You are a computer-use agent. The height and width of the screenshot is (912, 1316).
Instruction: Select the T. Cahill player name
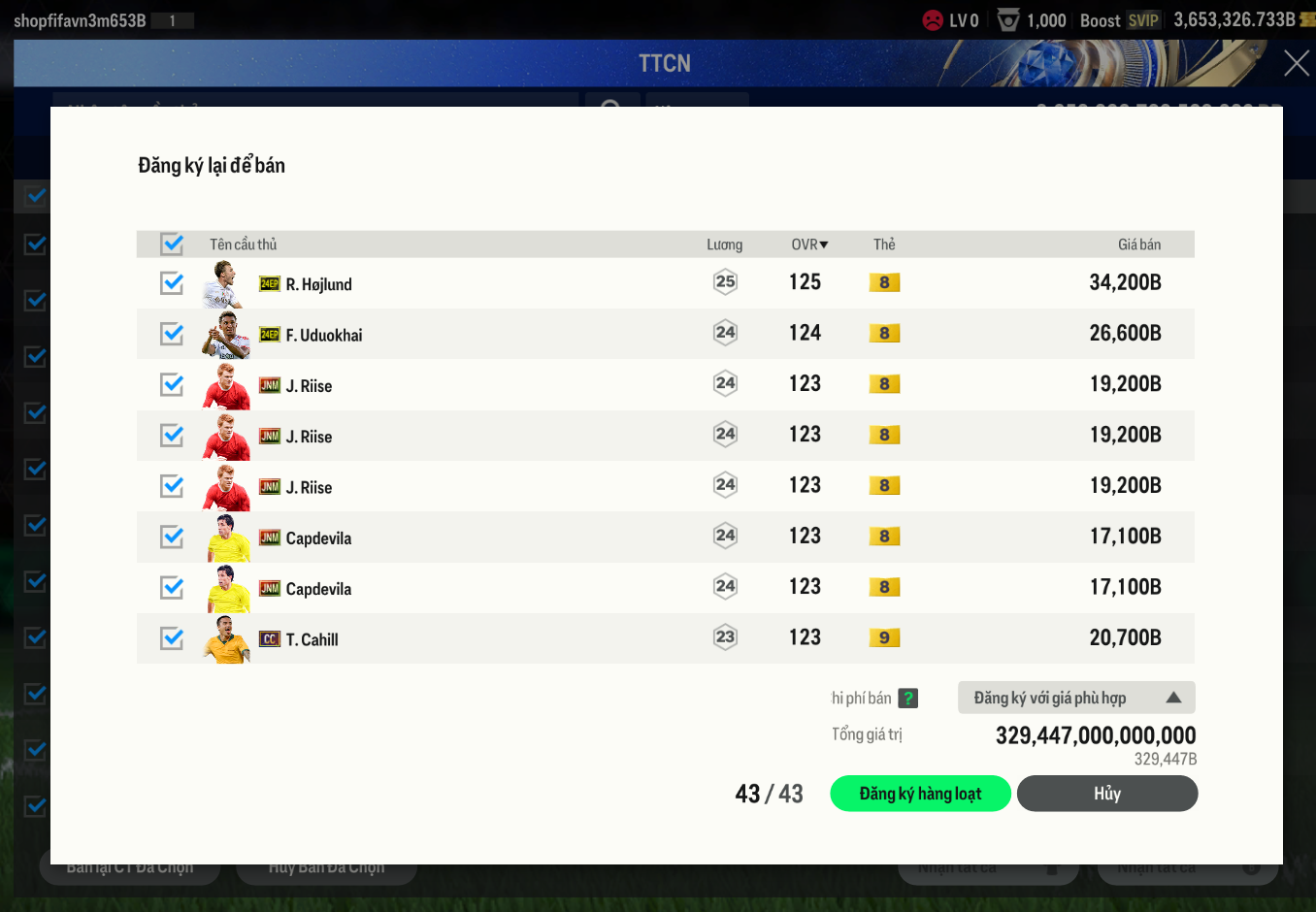[x=312, y=639]
